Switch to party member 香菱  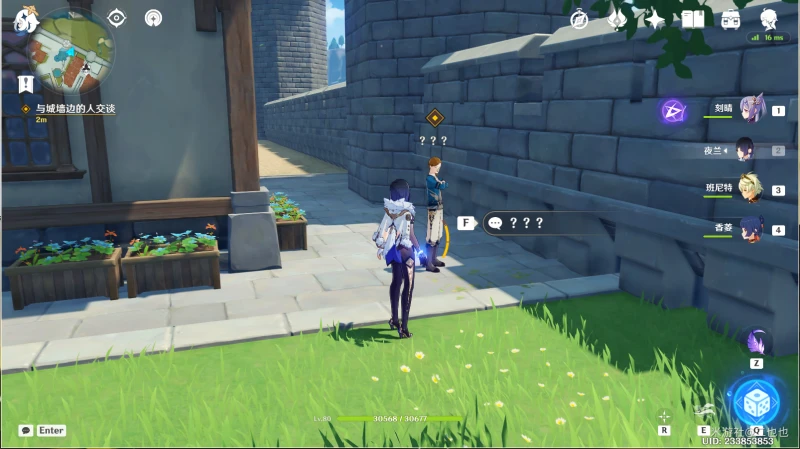[751, 229]
